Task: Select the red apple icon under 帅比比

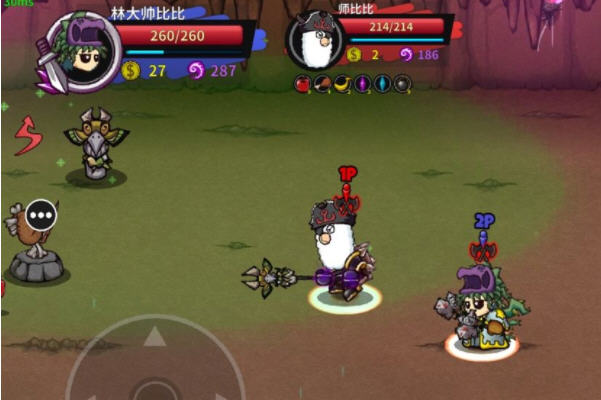Action: 302,83
